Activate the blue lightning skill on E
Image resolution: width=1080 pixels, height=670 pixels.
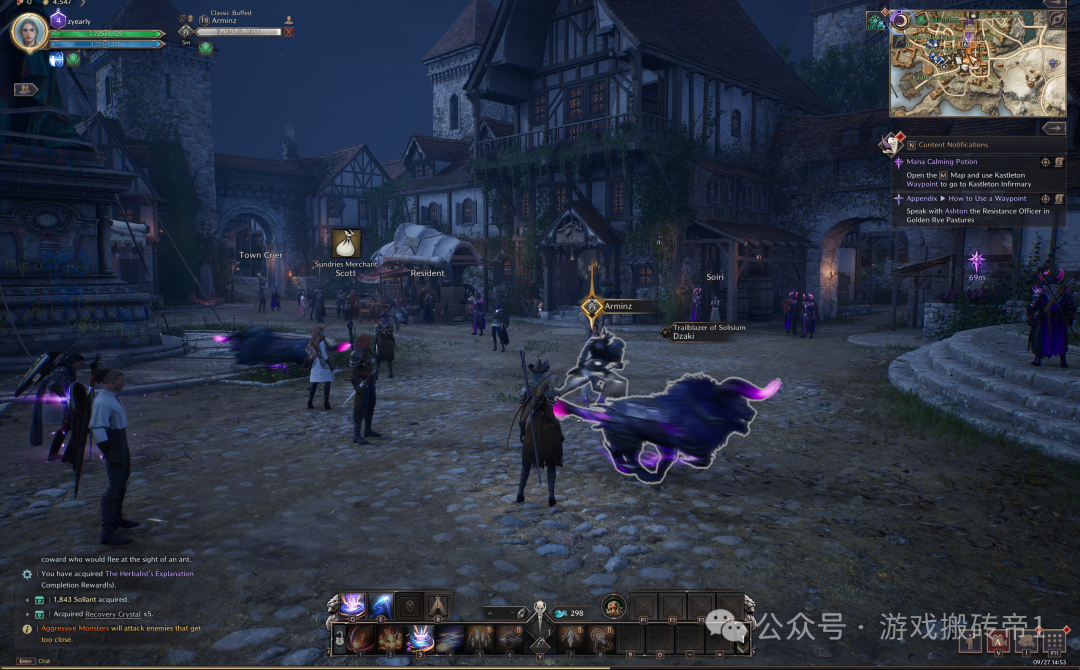pos(381,605)
